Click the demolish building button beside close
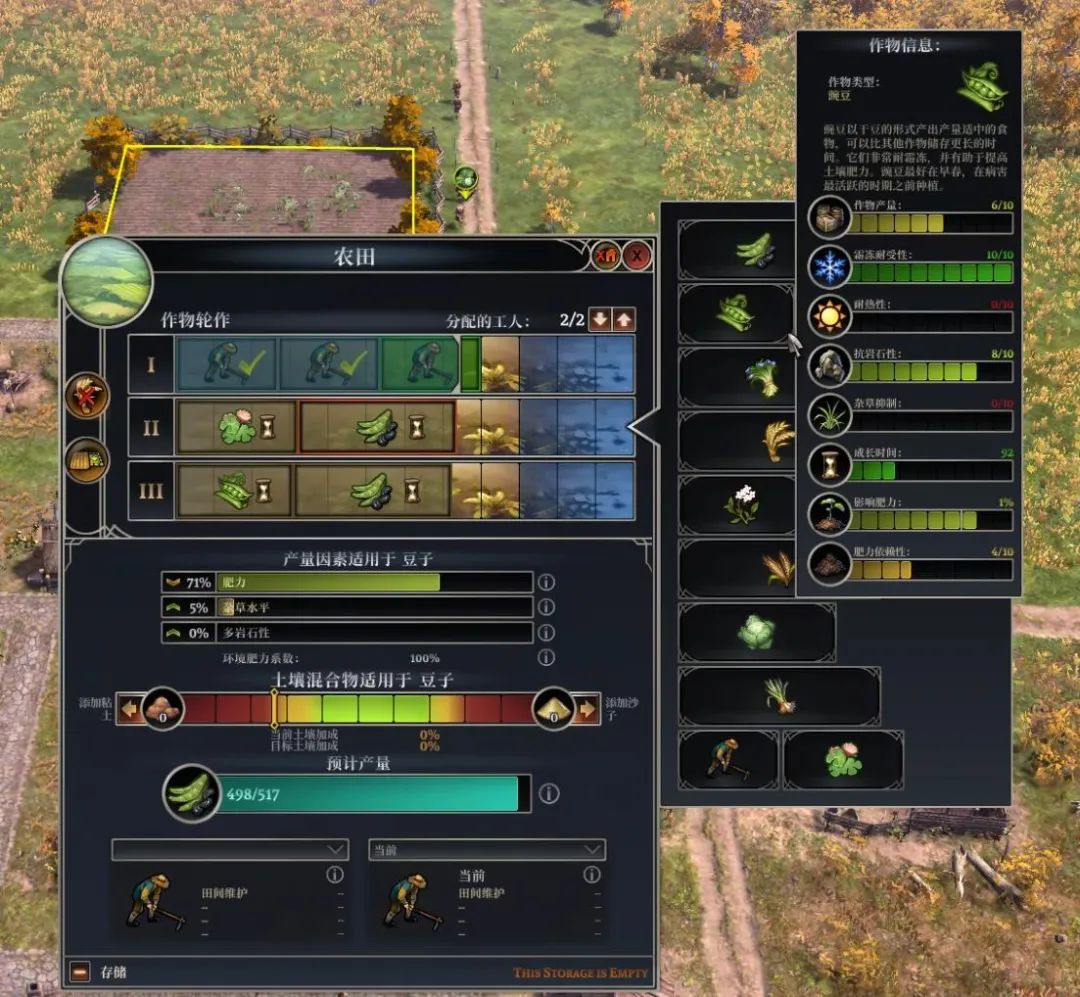1080x997 pixels. (605, 257)
